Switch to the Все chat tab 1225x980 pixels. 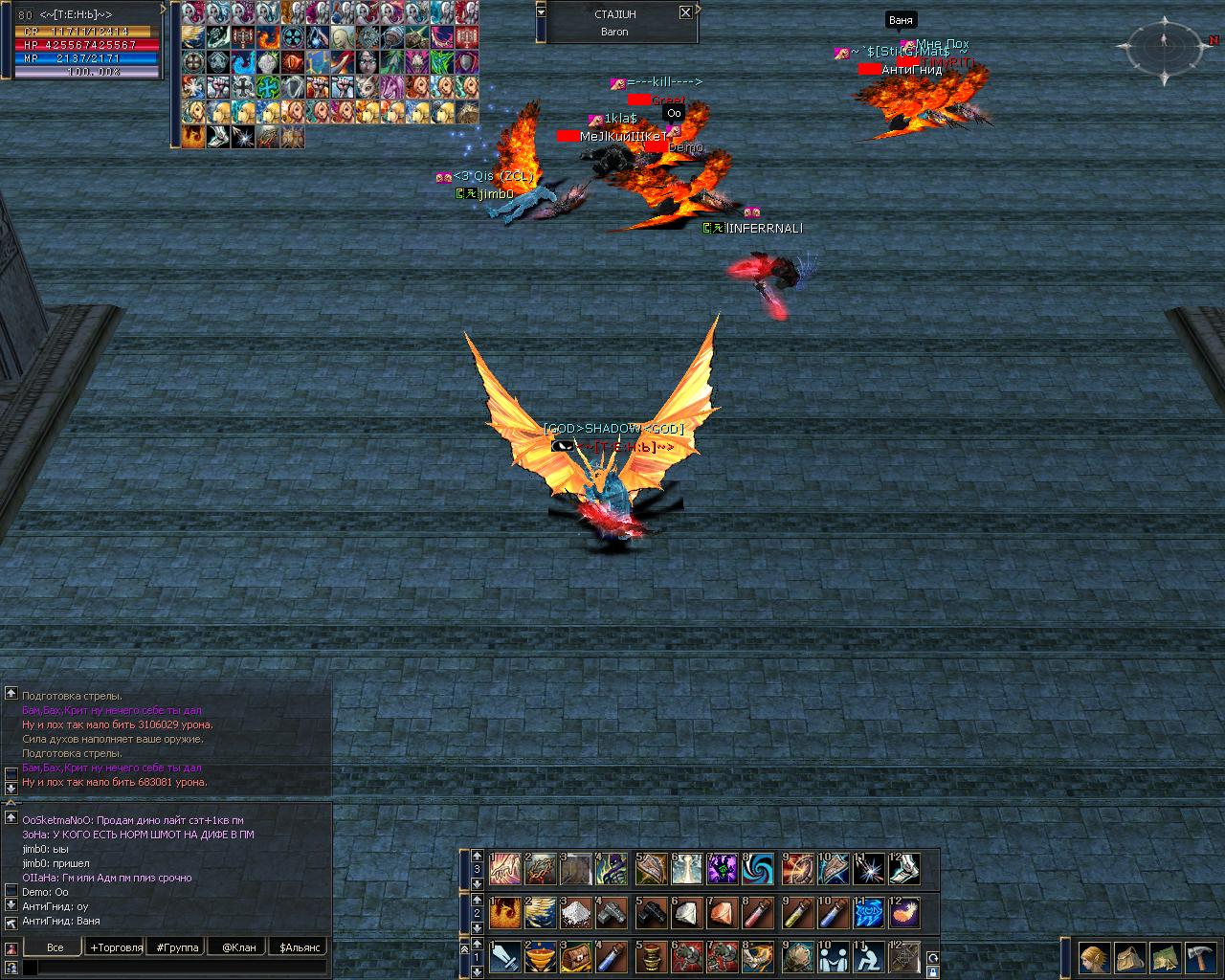[x=55, y=947]
